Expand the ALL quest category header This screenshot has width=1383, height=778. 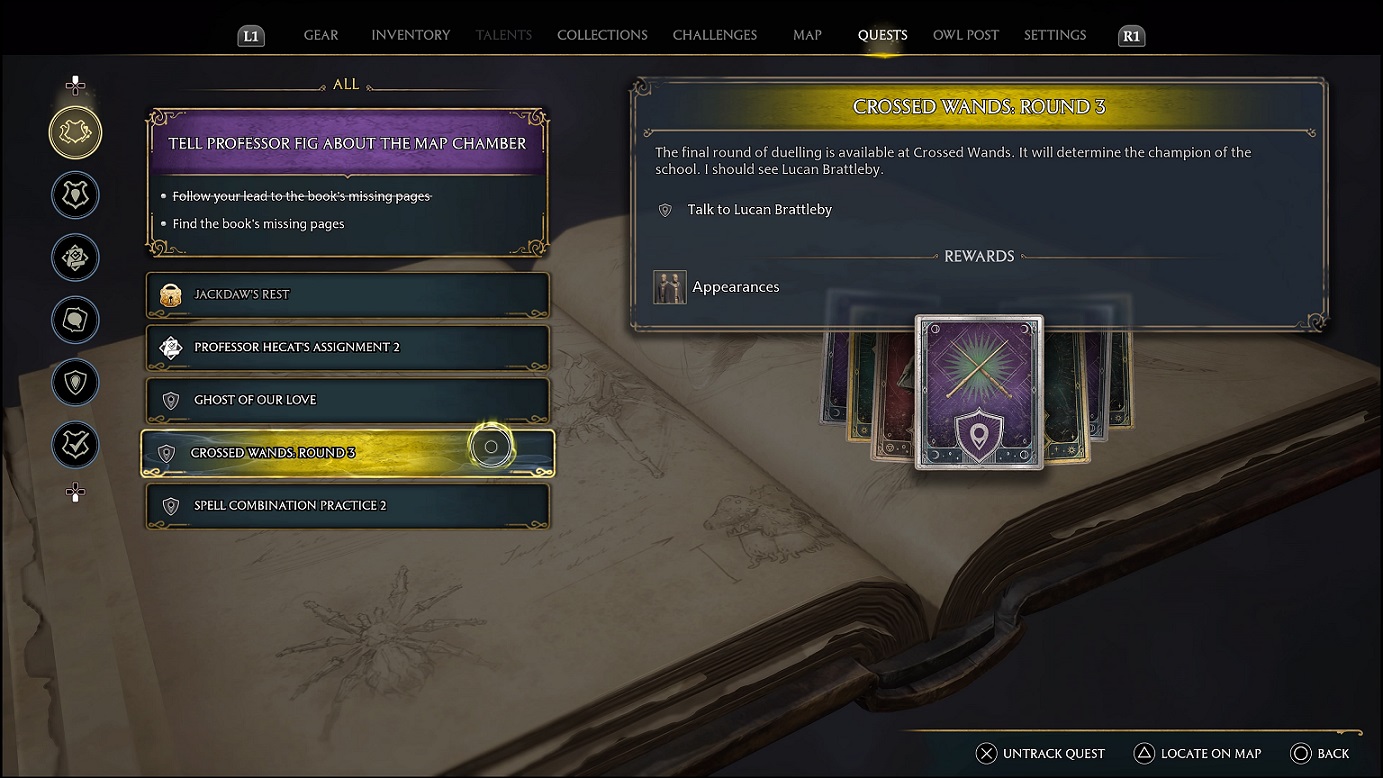tap(346, 84)
